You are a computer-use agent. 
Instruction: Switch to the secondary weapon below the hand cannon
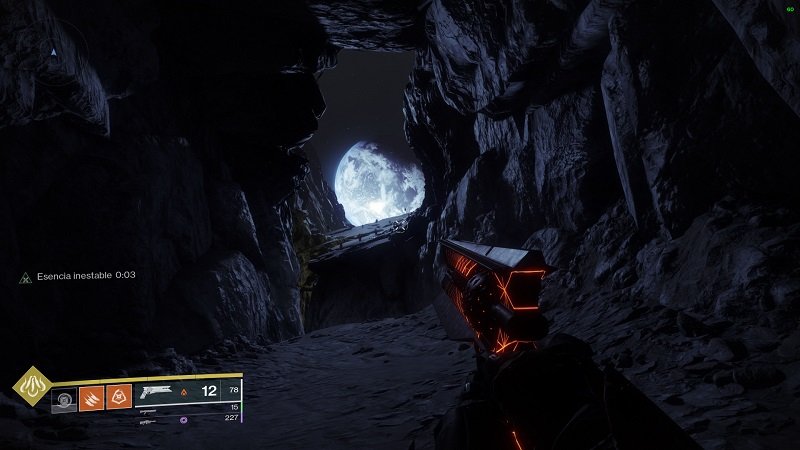149,410
